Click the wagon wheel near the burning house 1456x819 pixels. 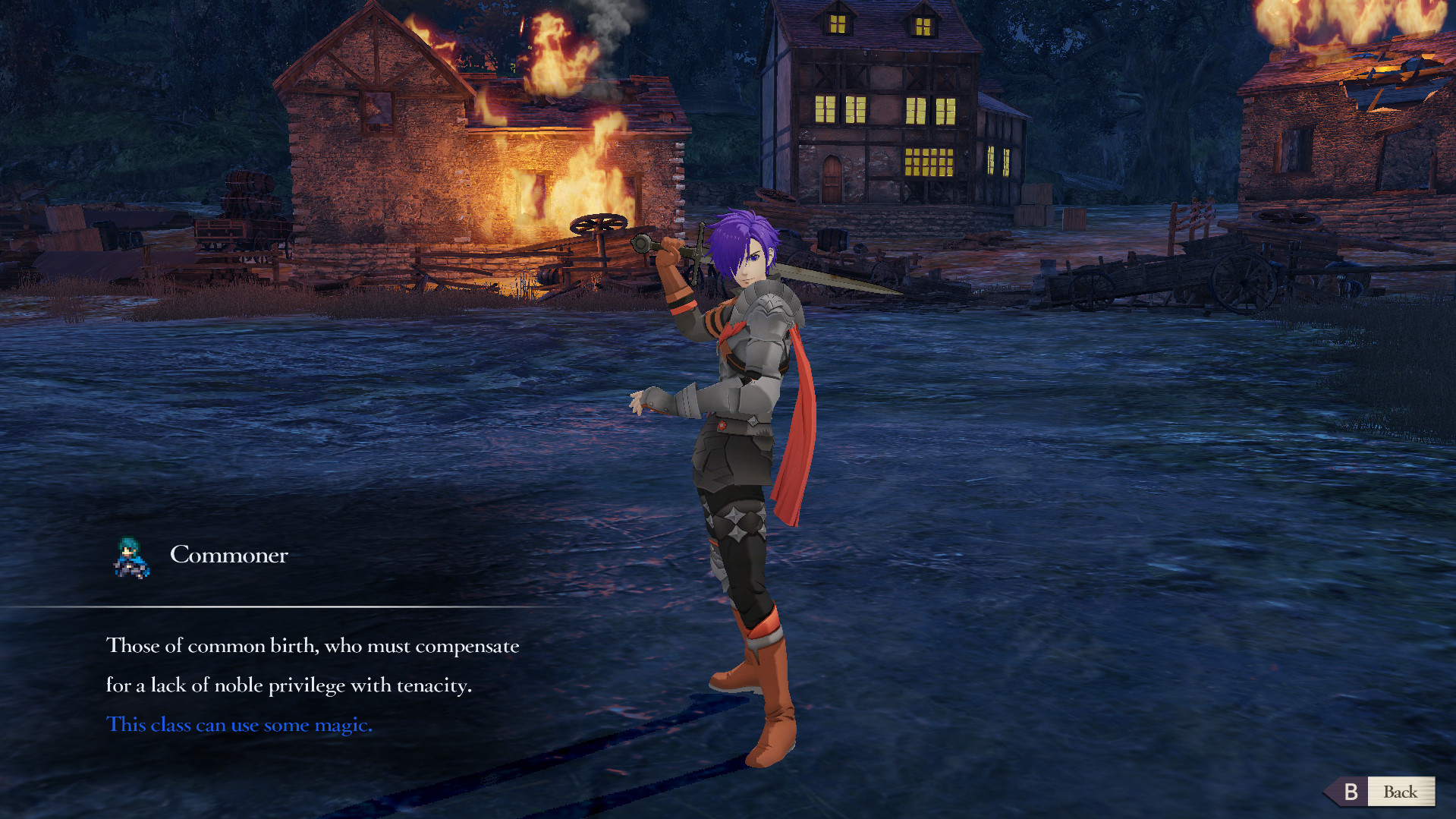600,224
